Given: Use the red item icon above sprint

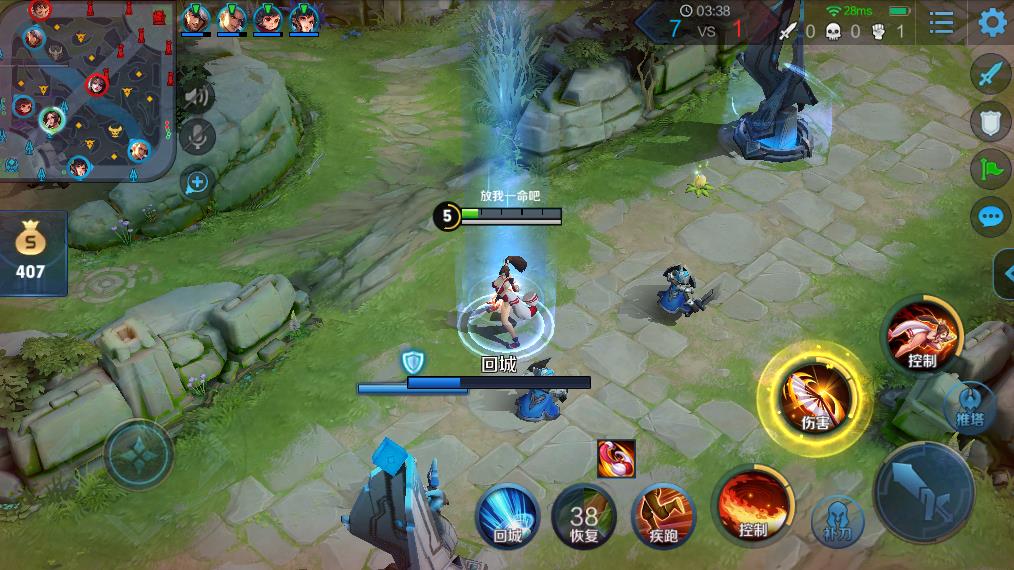Looking at the screenshot, I should (x=617, y=459).
